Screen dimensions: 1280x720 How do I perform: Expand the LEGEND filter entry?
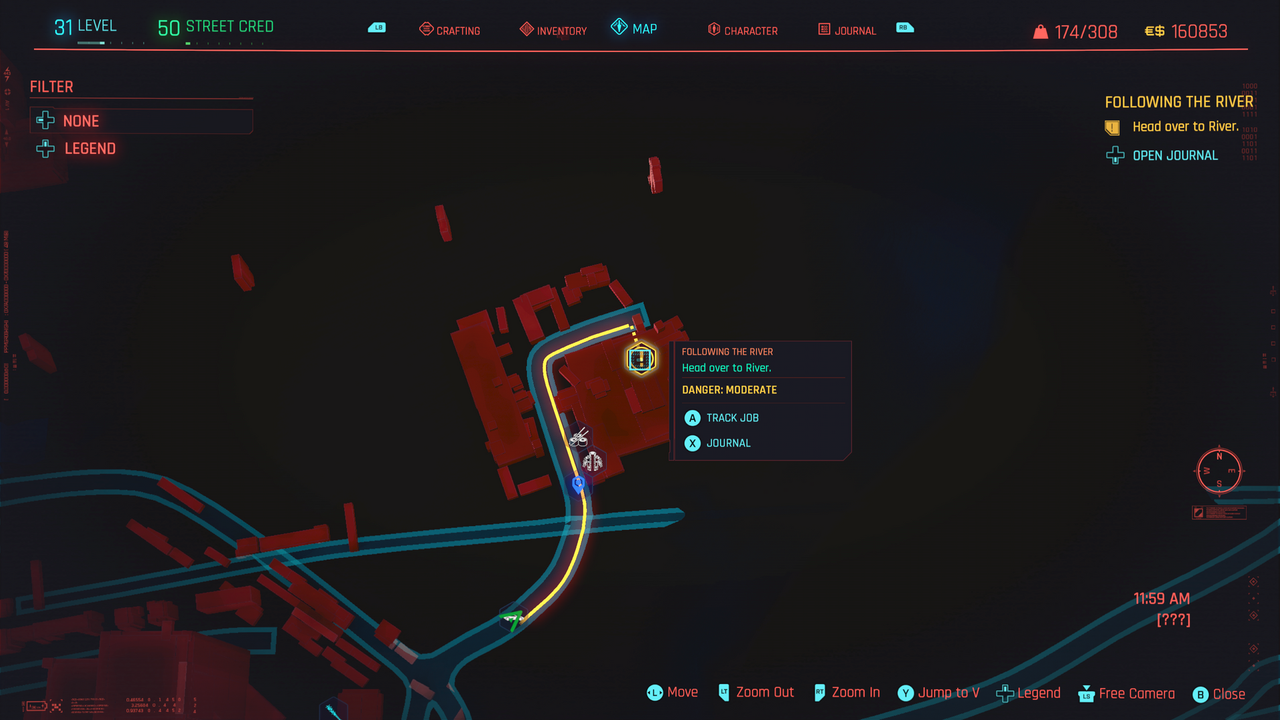[x=45, y=147]
